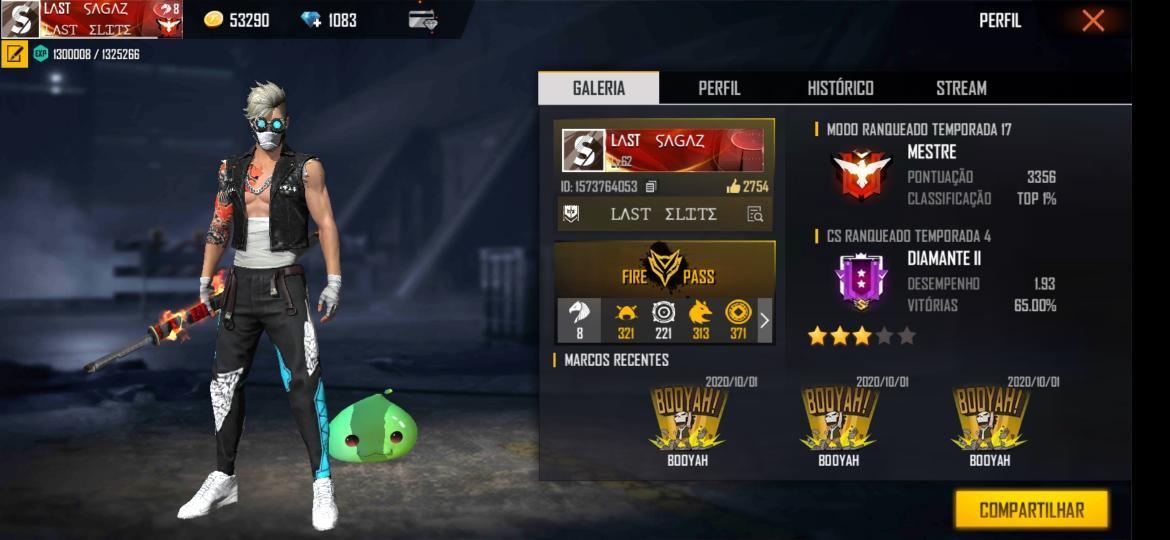The image size is (1170, 540).
Task: Show the Histórico tab
Action: pyautogui.click(x=840, y=88)
